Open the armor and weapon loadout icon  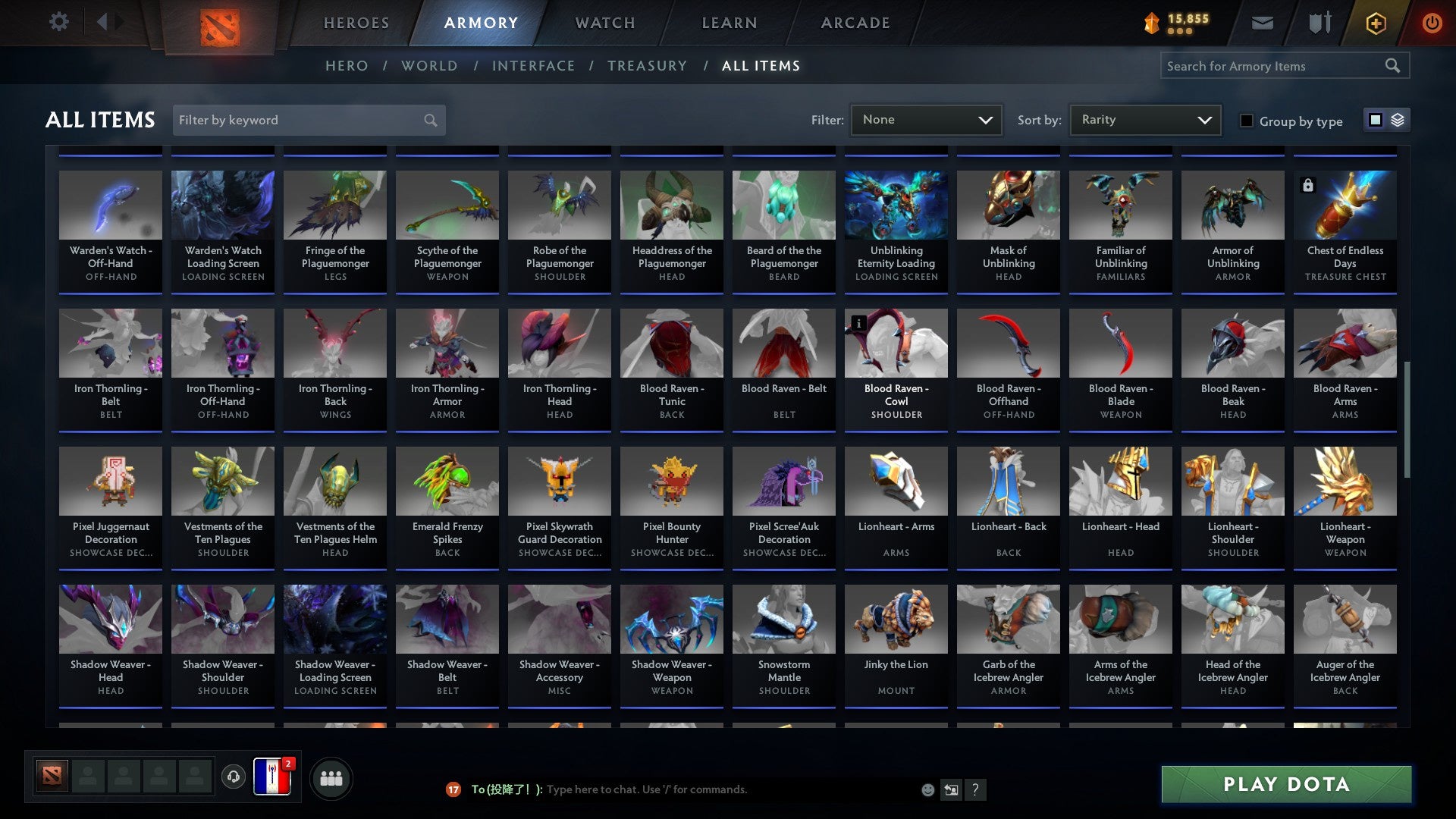[x=1319, y=22]
